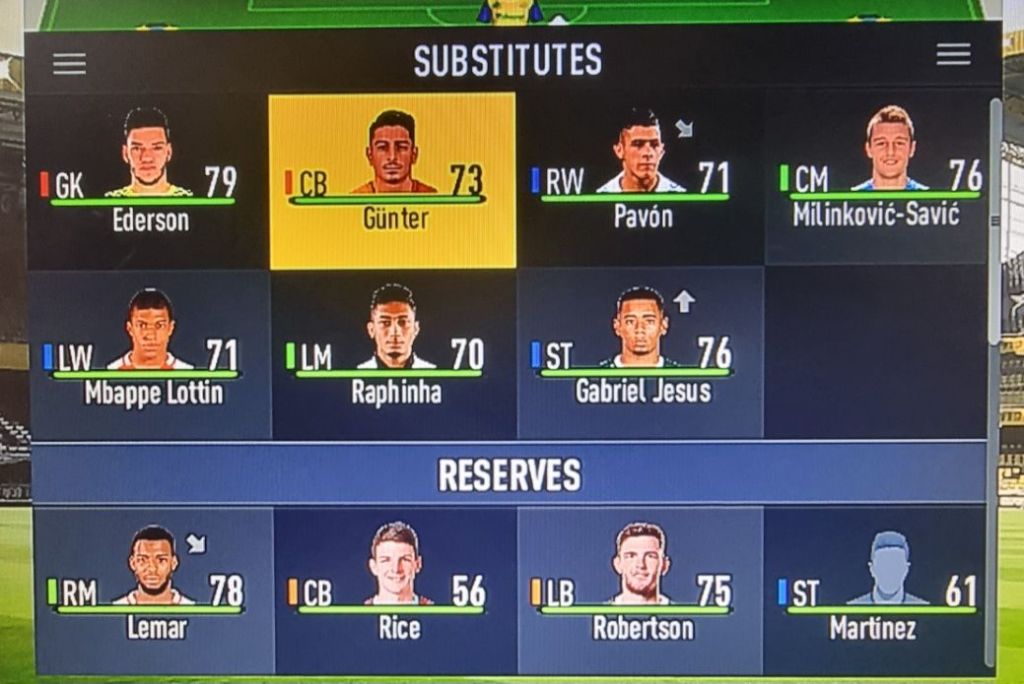Select Raphinha the LM substitute
The width and height of the screenshot is (1024, 684).
[394, 353]
